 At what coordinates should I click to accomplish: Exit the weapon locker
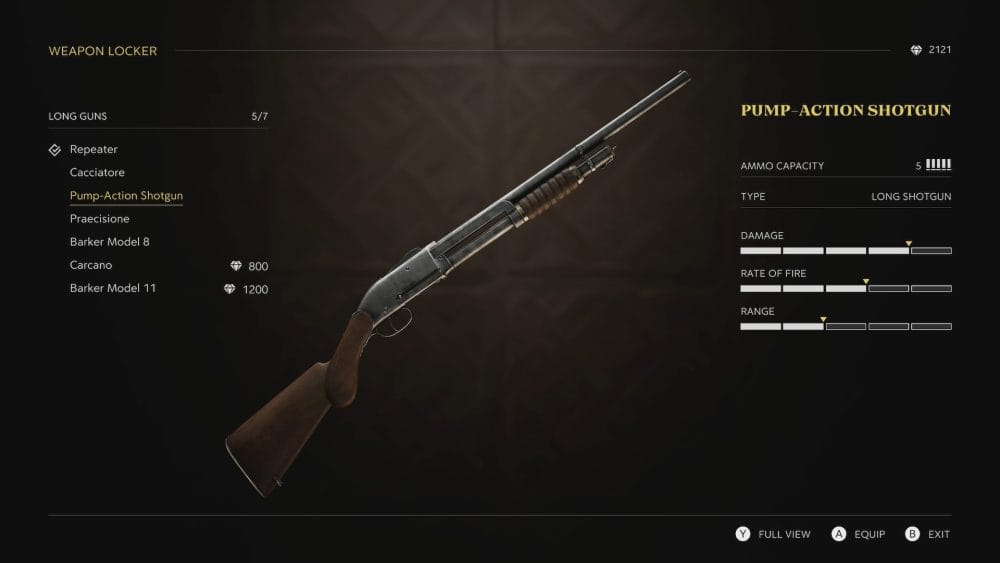click(928, 535)
